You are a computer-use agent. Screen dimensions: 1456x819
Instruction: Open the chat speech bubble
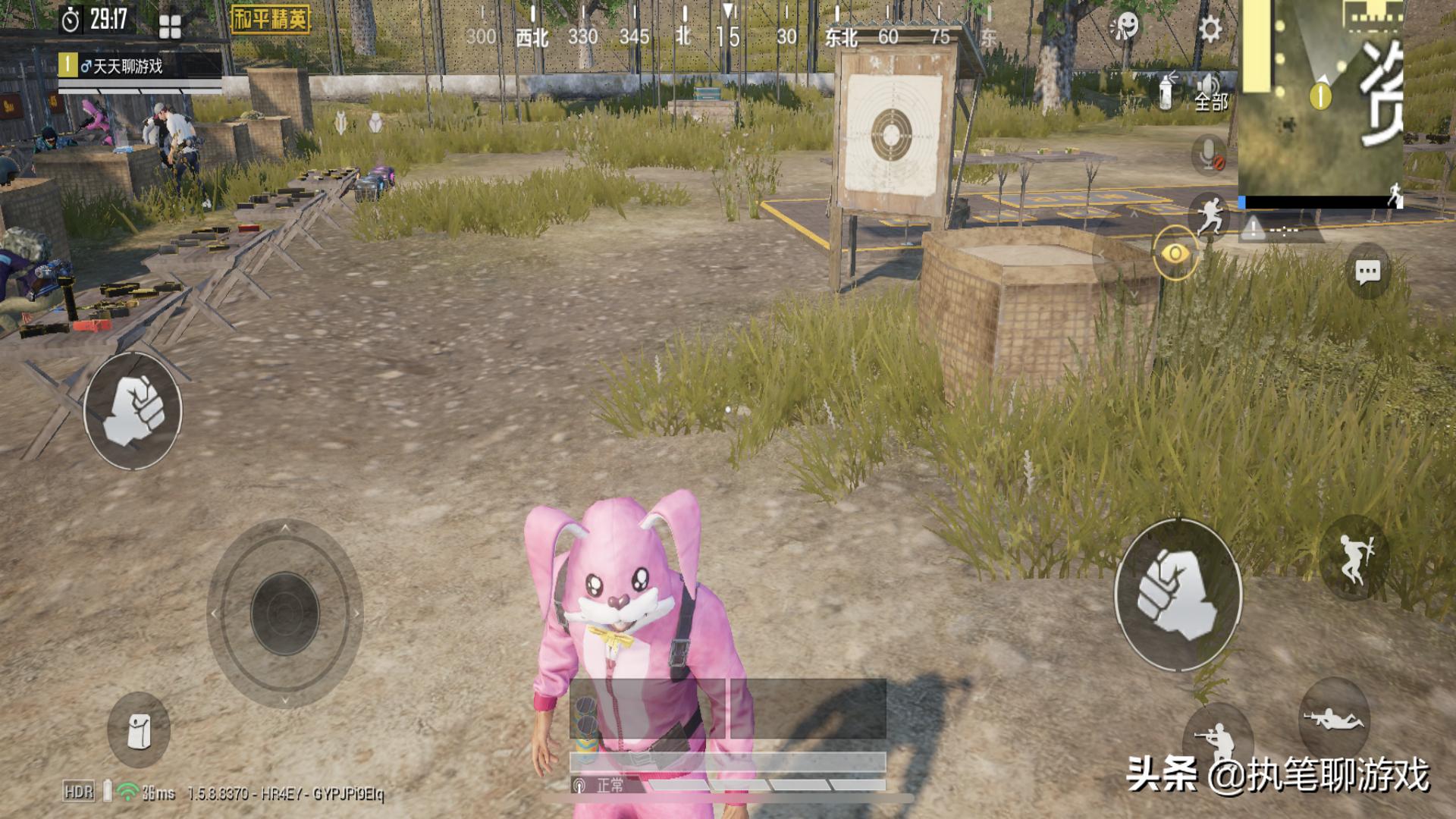[1367, 271]
